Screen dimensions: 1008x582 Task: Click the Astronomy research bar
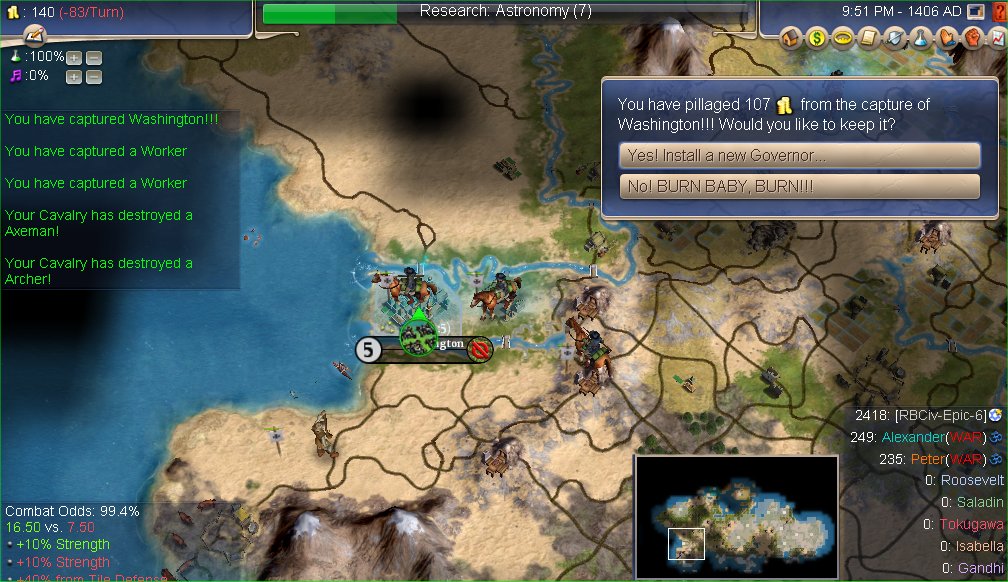(505, 12)
